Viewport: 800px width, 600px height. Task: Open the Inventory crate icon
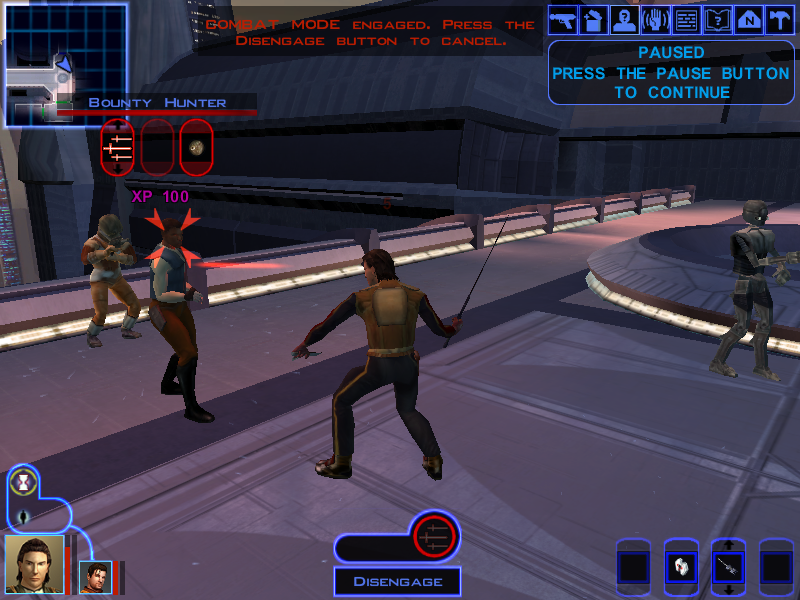[594, 20]
